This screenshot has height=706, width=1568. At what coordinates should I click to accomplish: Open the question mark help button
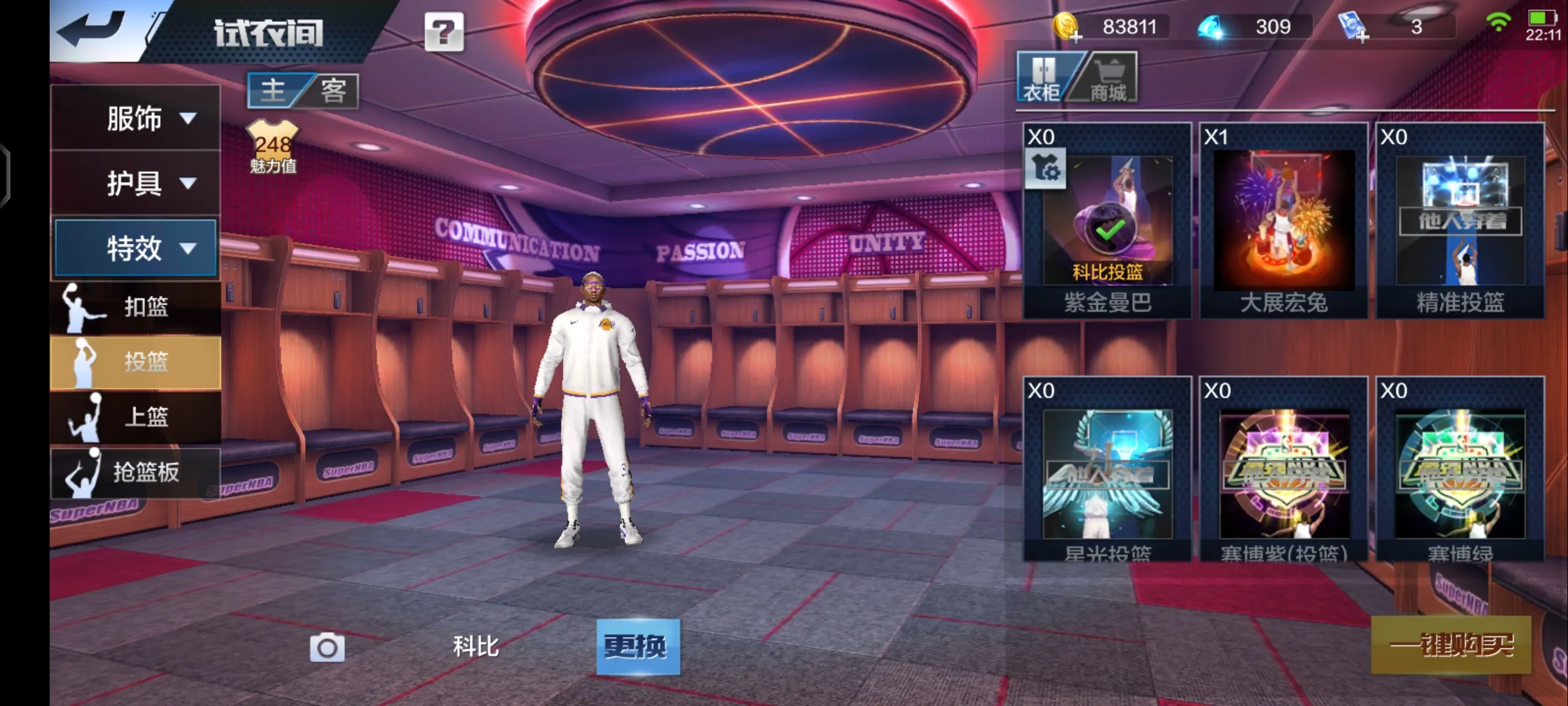(444, 31)
